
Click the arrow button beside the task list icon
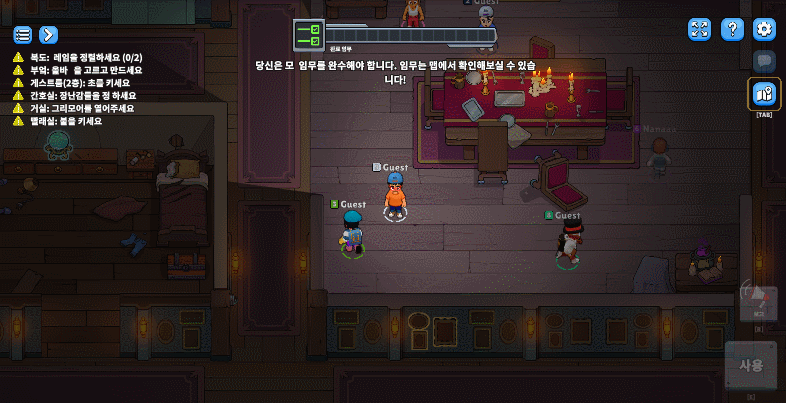(x=47, y=35)
